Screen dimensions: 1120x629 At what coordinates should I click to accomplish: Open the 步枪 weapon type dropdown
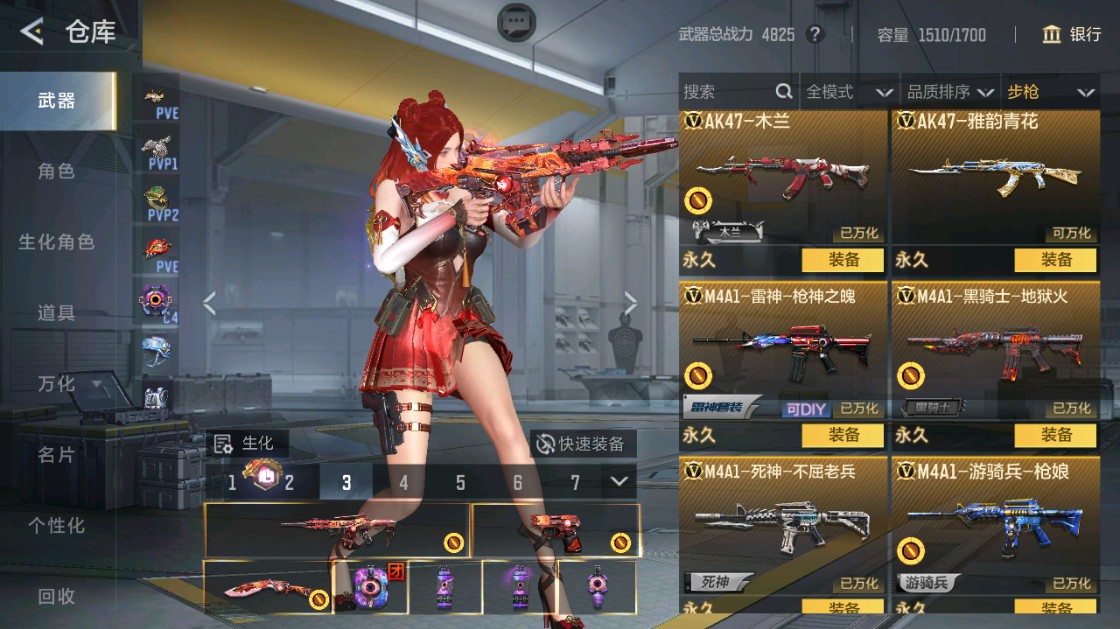(1050, 92)
